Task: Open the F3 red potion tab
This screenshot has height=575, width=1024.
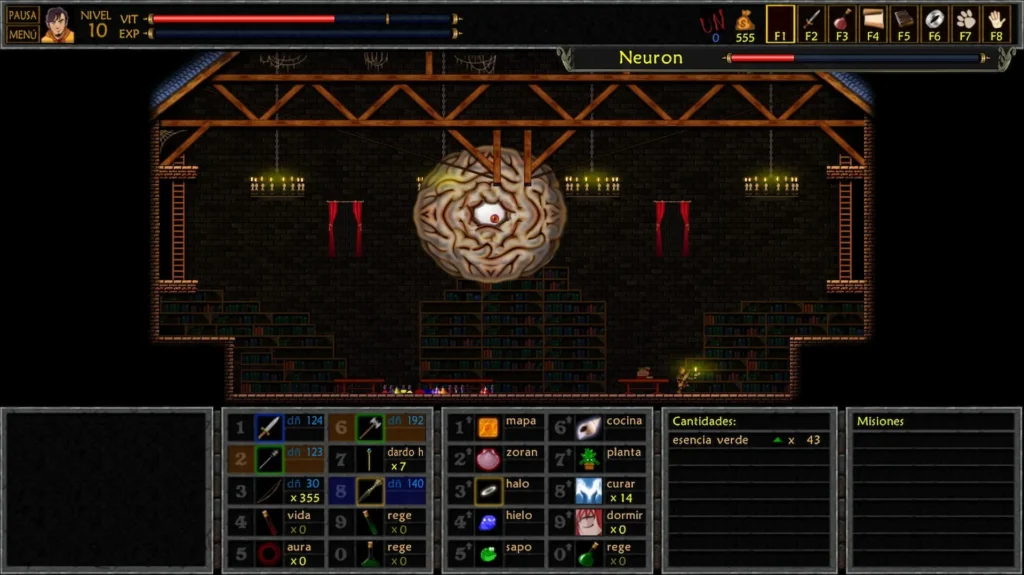Action: tap(842, 24)
